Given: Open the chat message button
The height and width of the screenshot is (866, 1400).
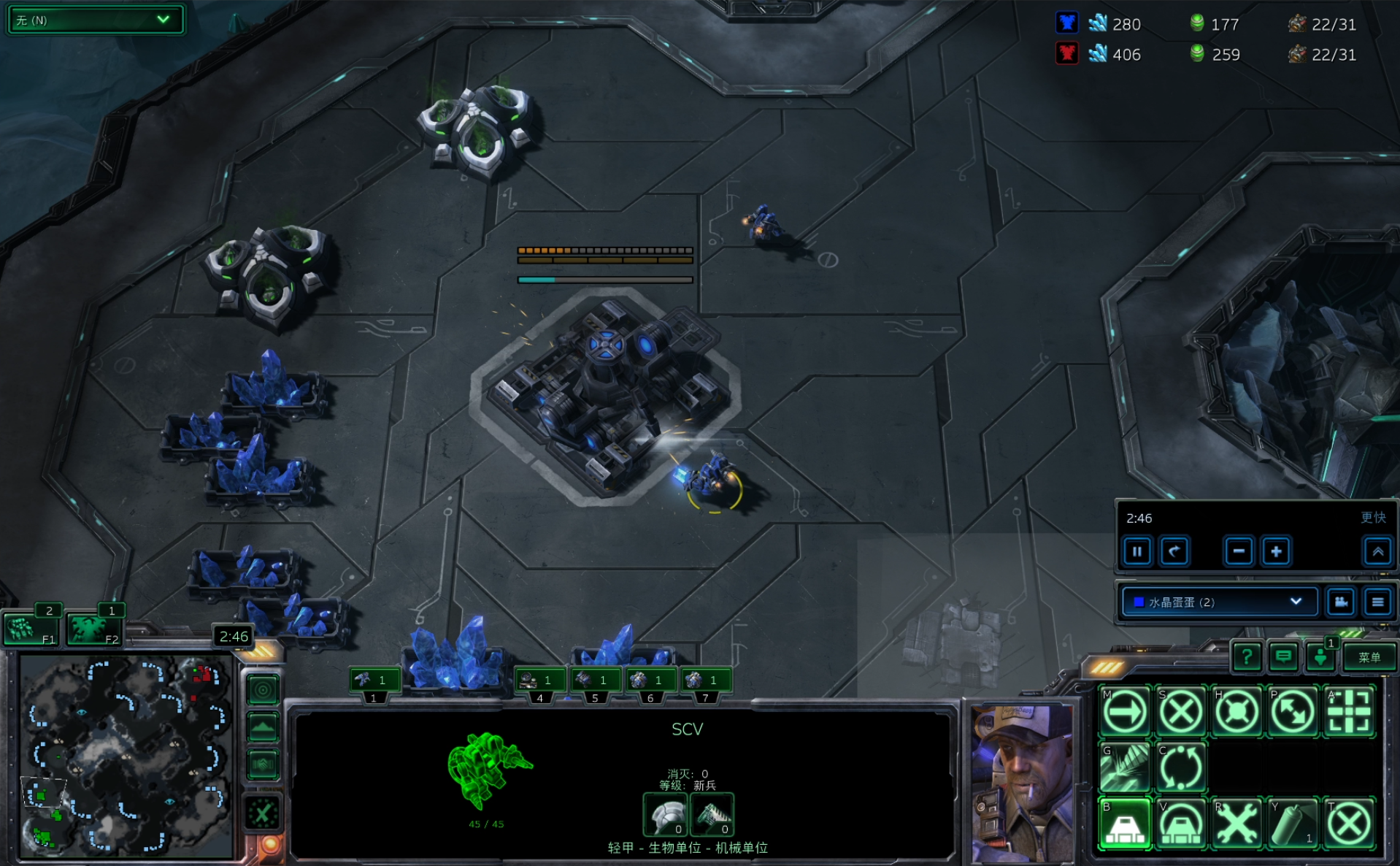Looking at the screenshot, I should pyautogui.click(x=1282, y=657).
